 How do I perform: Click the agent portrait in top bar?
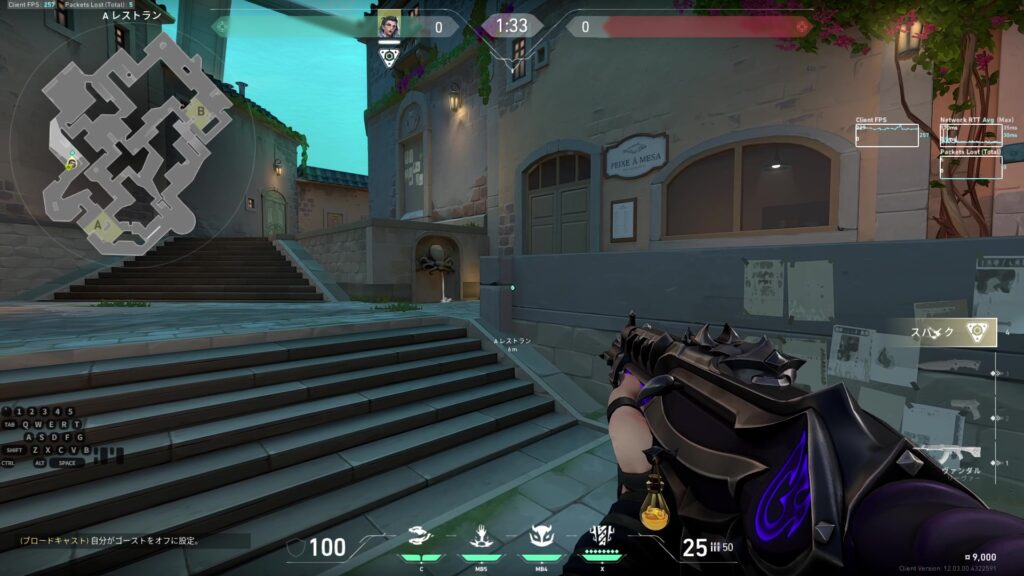389,26
